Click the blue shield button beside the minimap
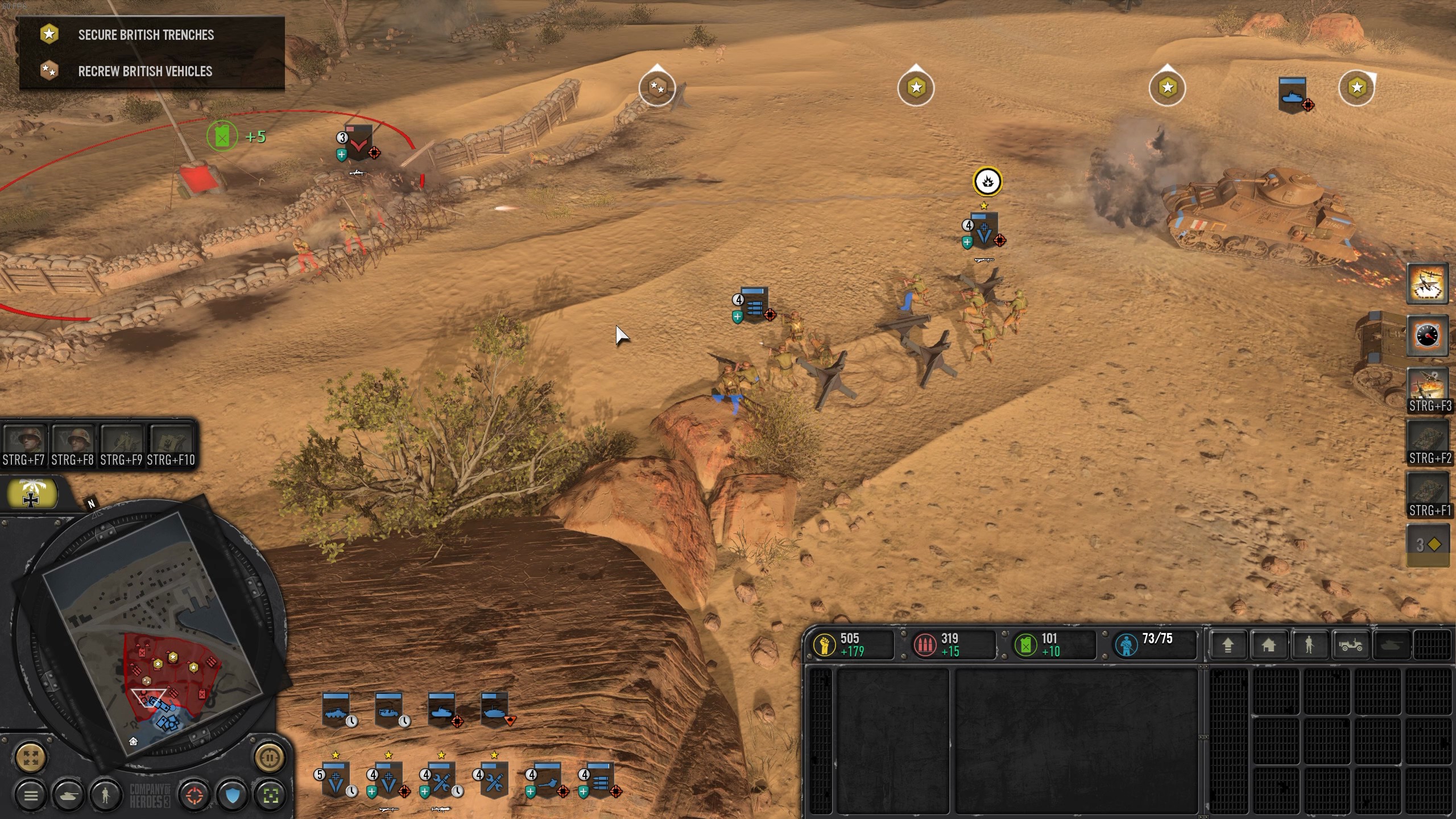 (233, 795)
